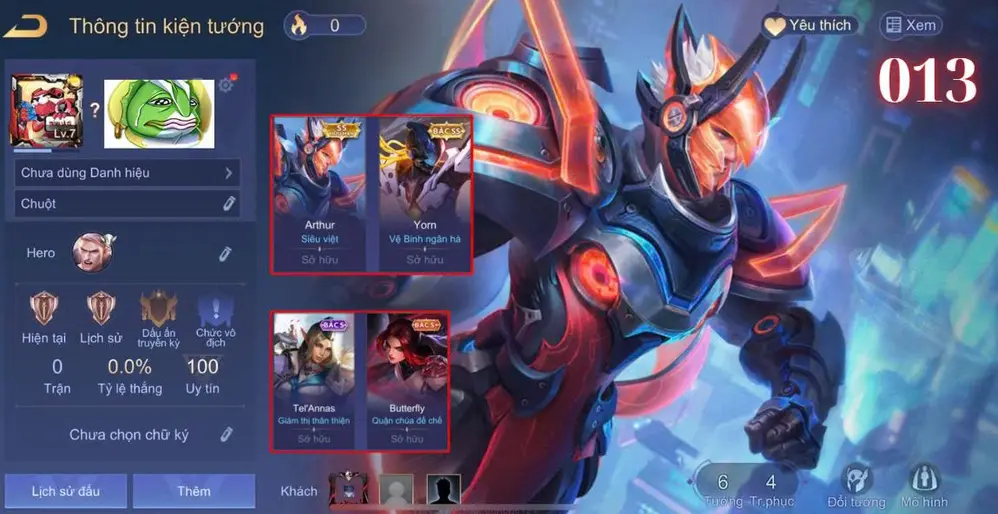Choose the Yorn Vệ Binh ngân hà card
This screenshot has width=998, height=514.
[425, 194]
